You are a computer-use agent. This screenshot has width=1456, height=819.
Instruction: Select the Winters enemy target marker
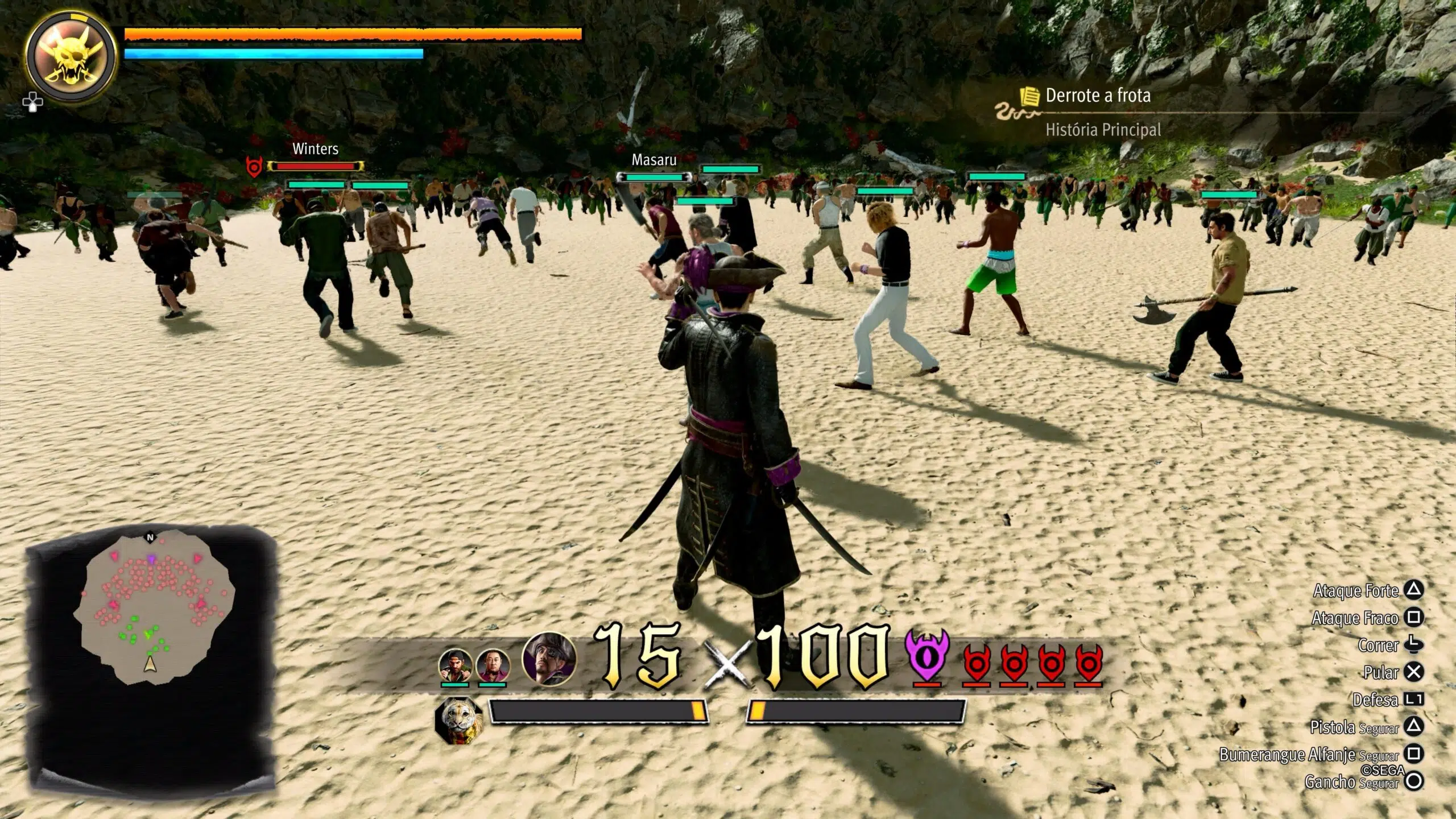pyautogui.click(x=254, y=167)
